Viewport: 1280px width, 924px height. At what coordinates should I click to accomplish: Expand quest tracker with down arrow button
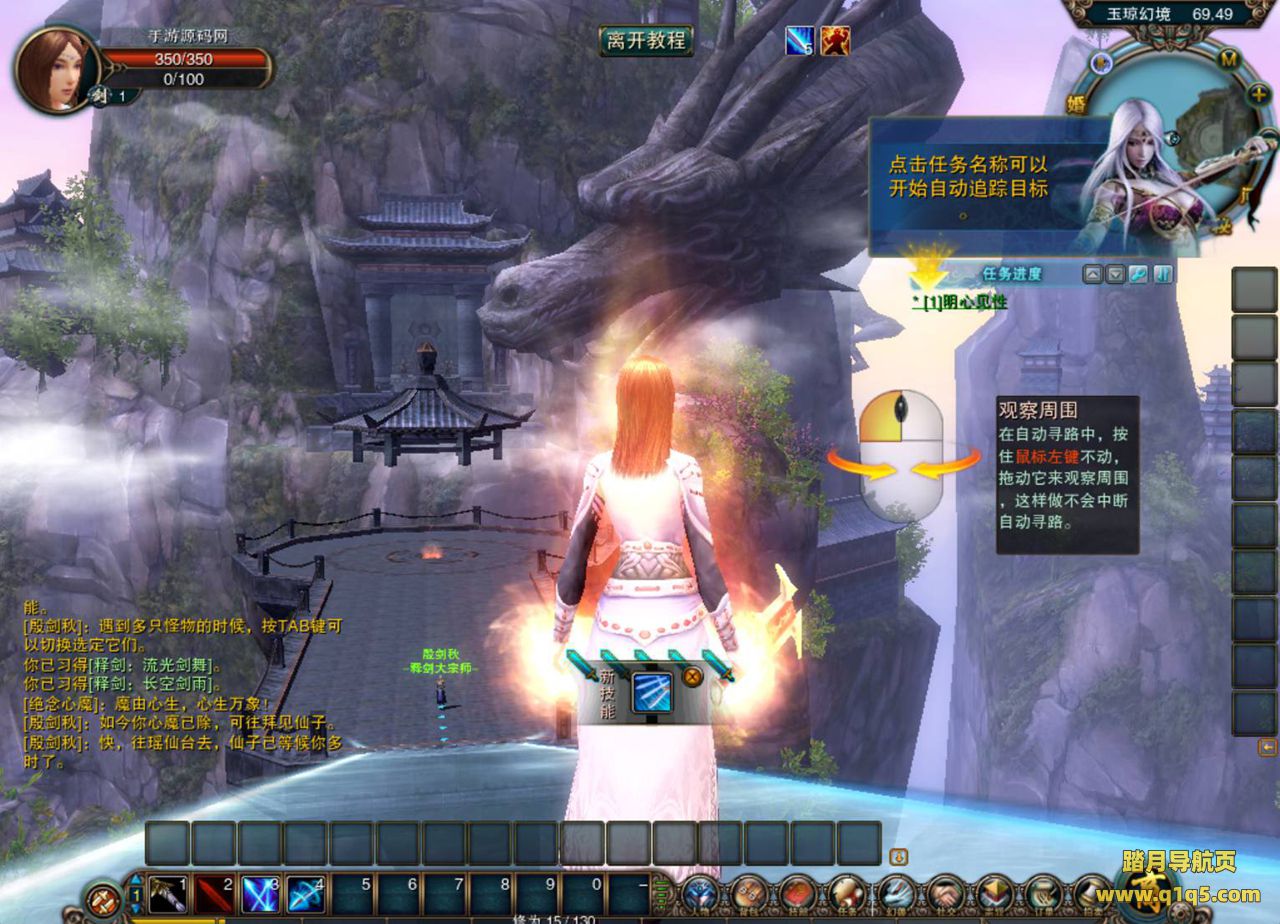1116,274
